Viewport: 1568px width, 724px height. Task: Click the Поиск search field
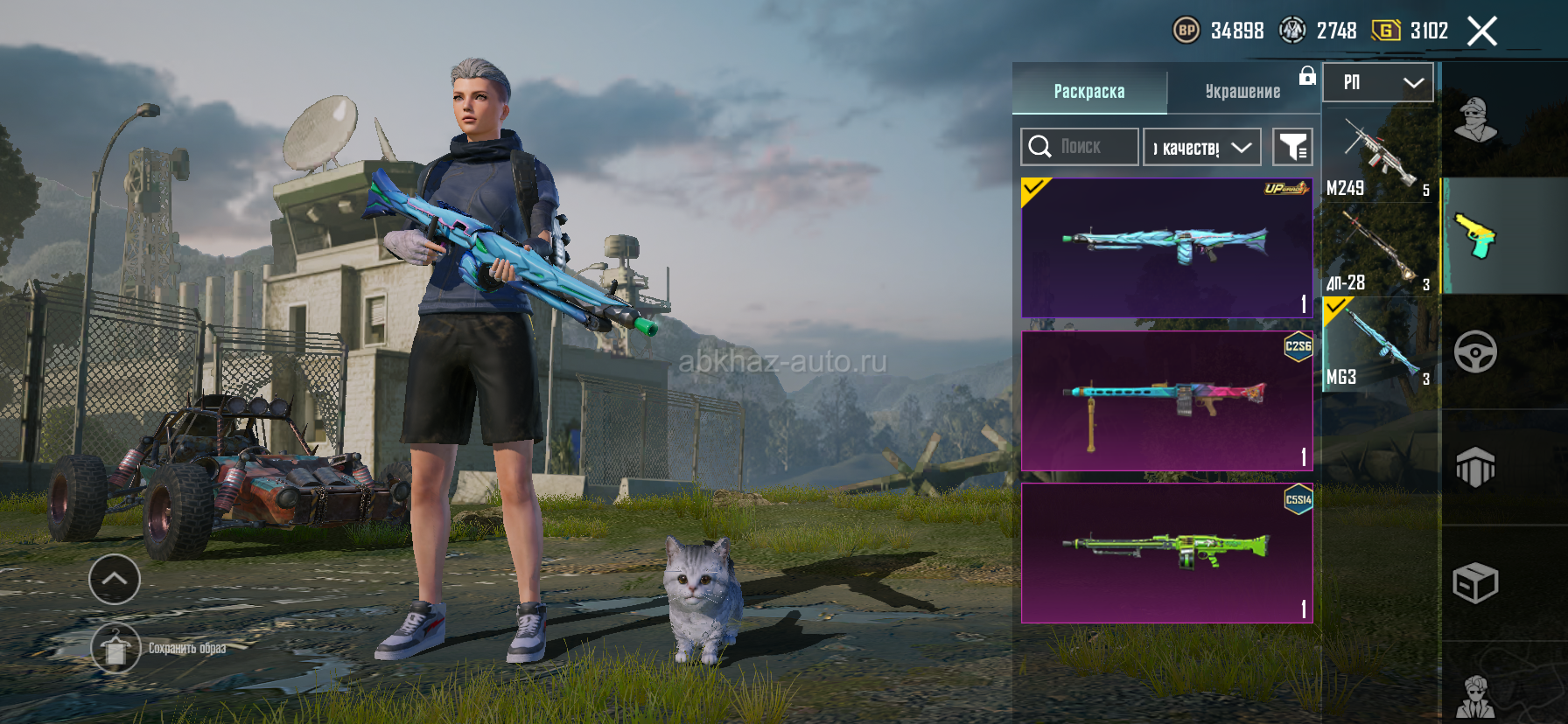pos(1080,147)
